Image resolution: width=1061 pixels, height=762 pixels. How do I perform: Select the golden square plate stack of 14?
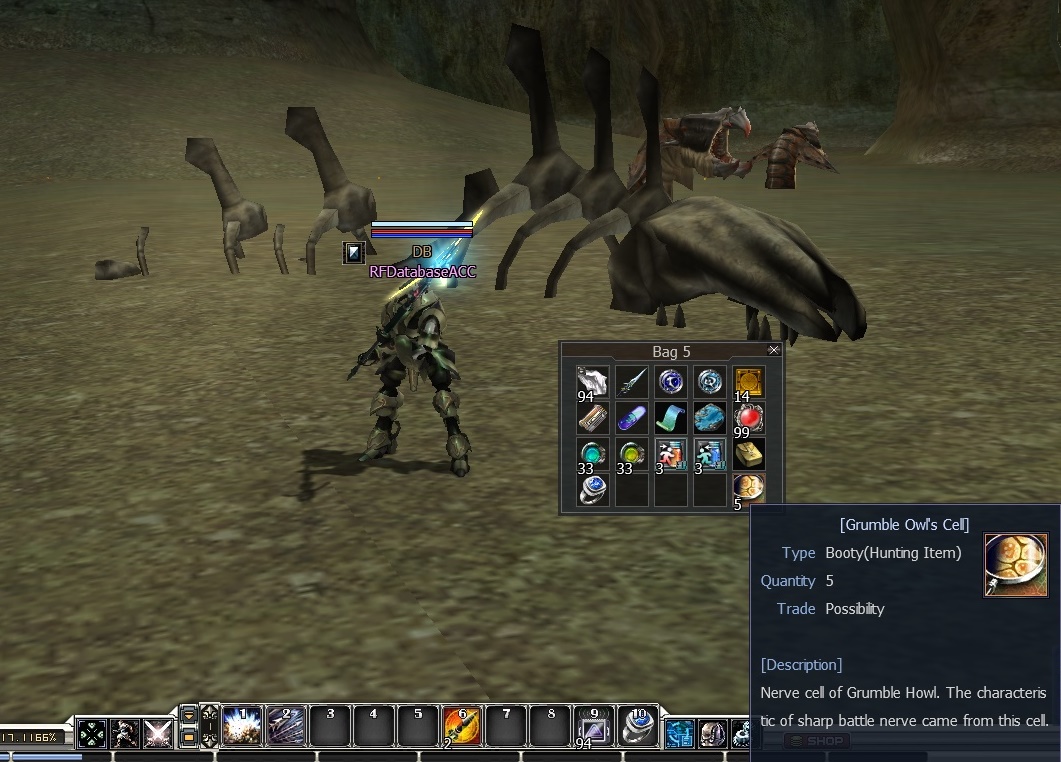[x=749, y=382]
